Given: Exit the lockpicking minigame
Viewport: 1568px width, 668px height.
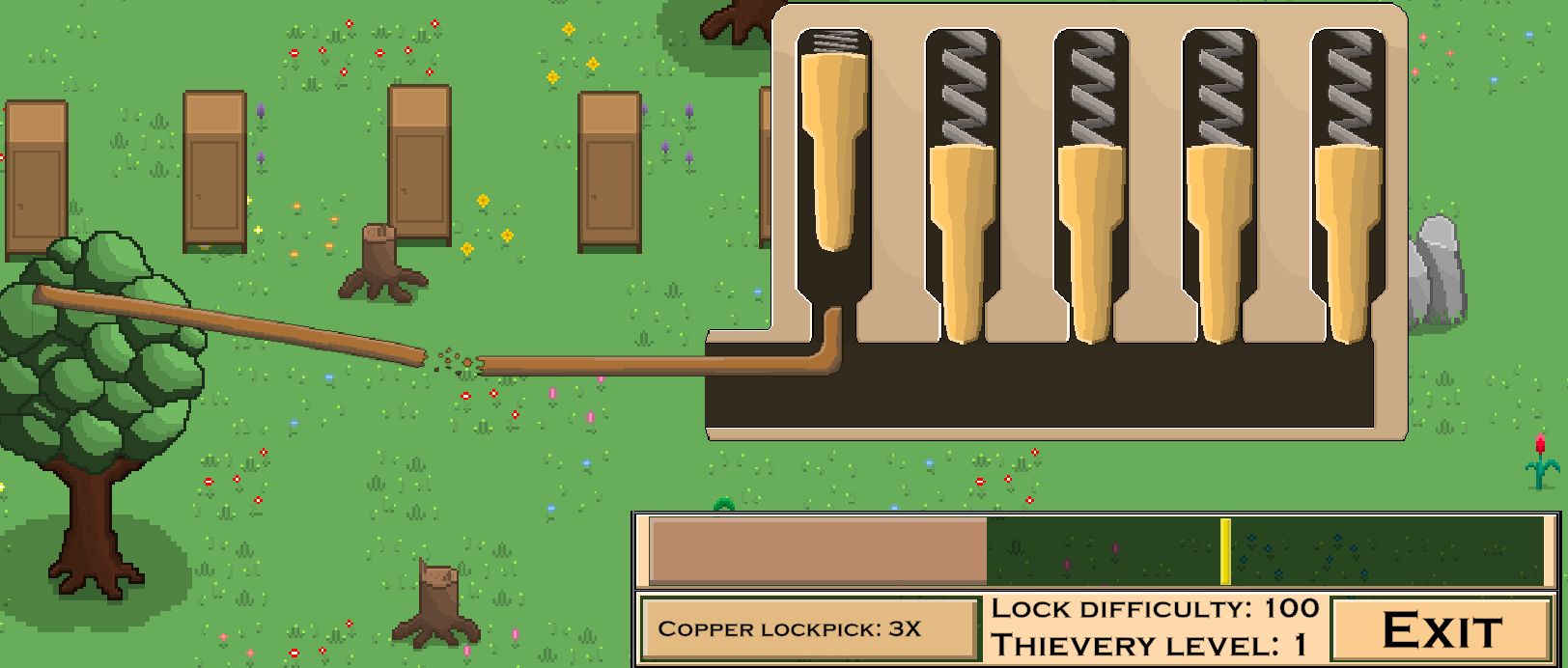Looking at the screenshot, I should (1441, 630).
